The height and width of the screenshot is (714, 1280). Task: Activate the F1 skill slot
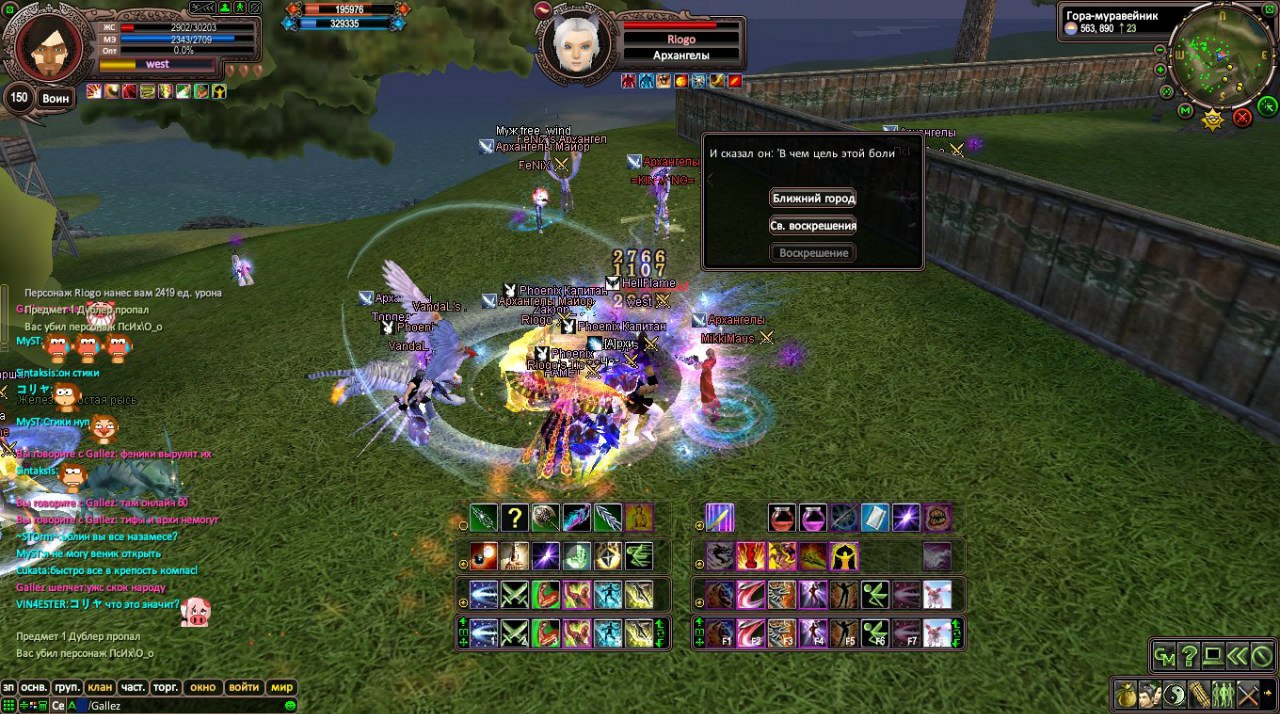[x=720, y=633]
